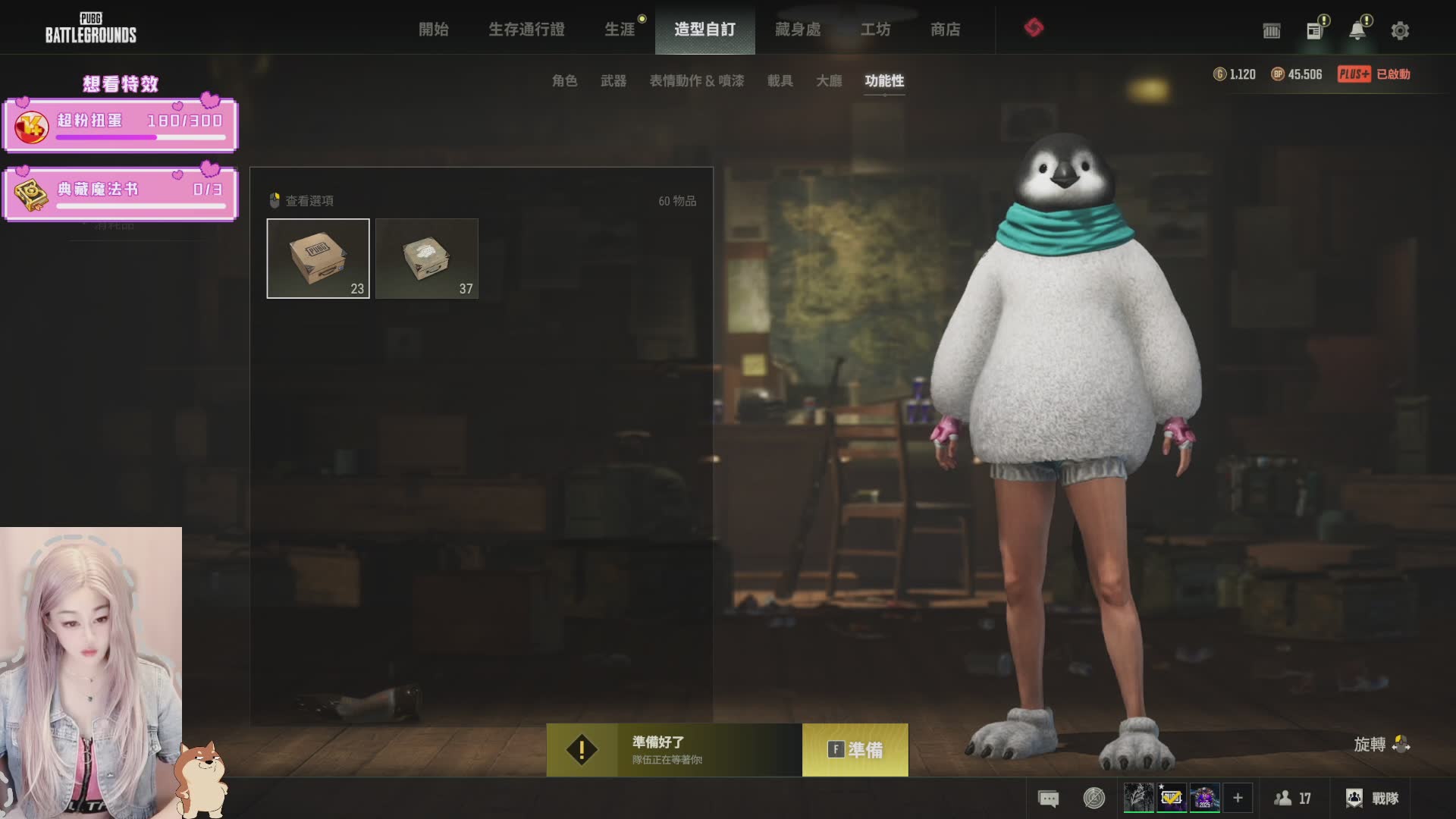Open the chat speech bubble icon
The image size is (1456, 819).
[x=1048, y=799]
